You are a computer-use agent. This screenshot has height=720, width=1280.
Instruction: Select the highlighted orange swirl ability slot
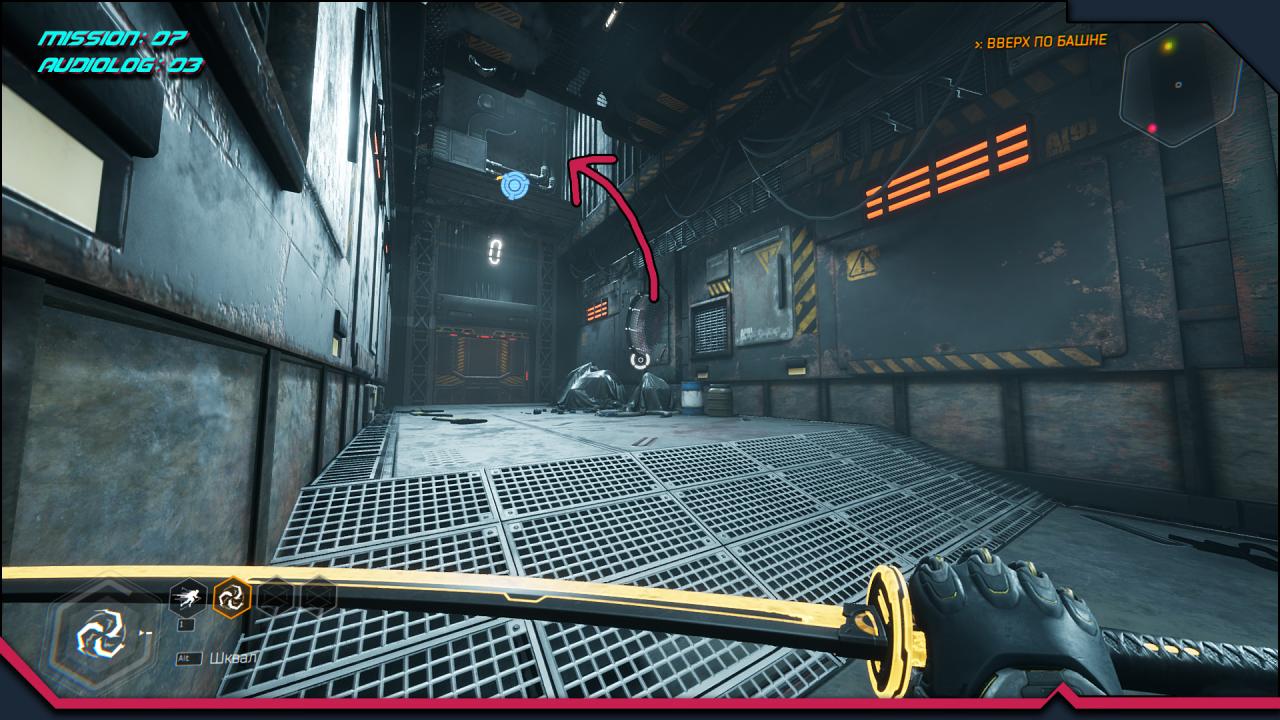[232, 598]
